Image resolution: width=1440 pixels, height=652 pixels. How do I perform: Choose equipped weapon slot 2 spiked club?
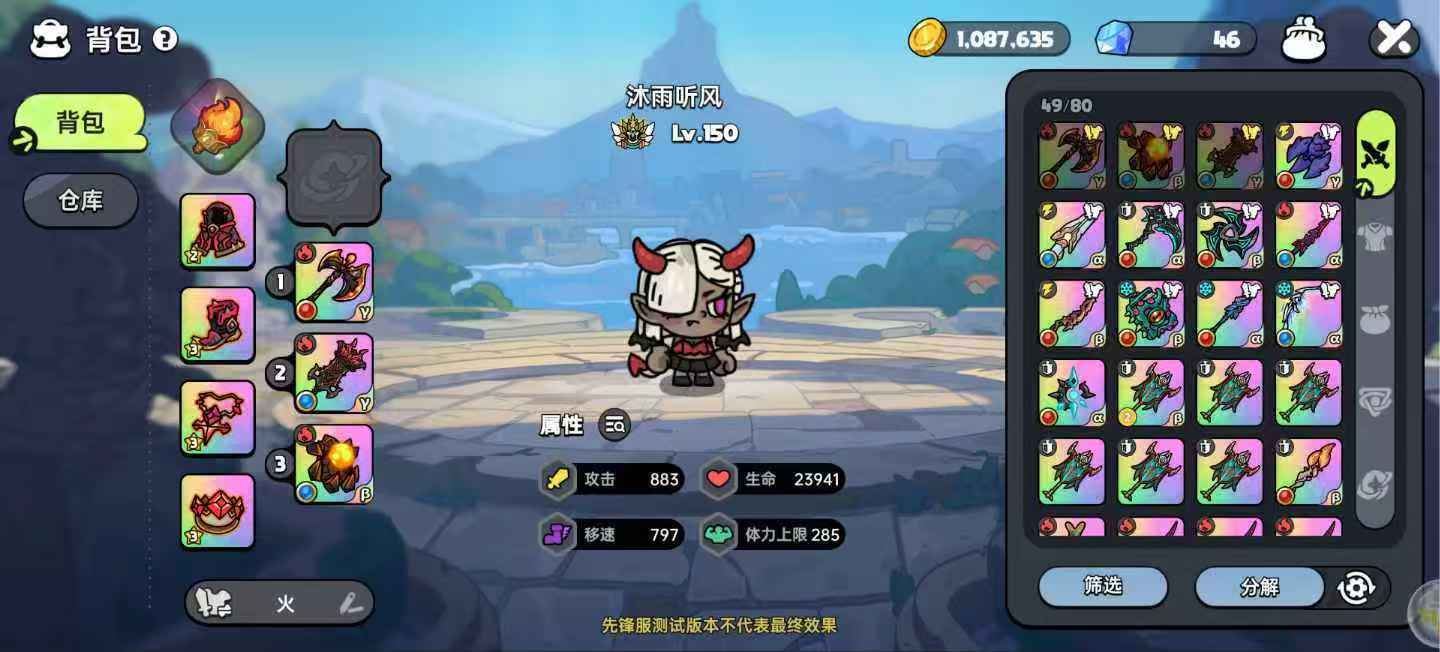(x=334, y=373)
